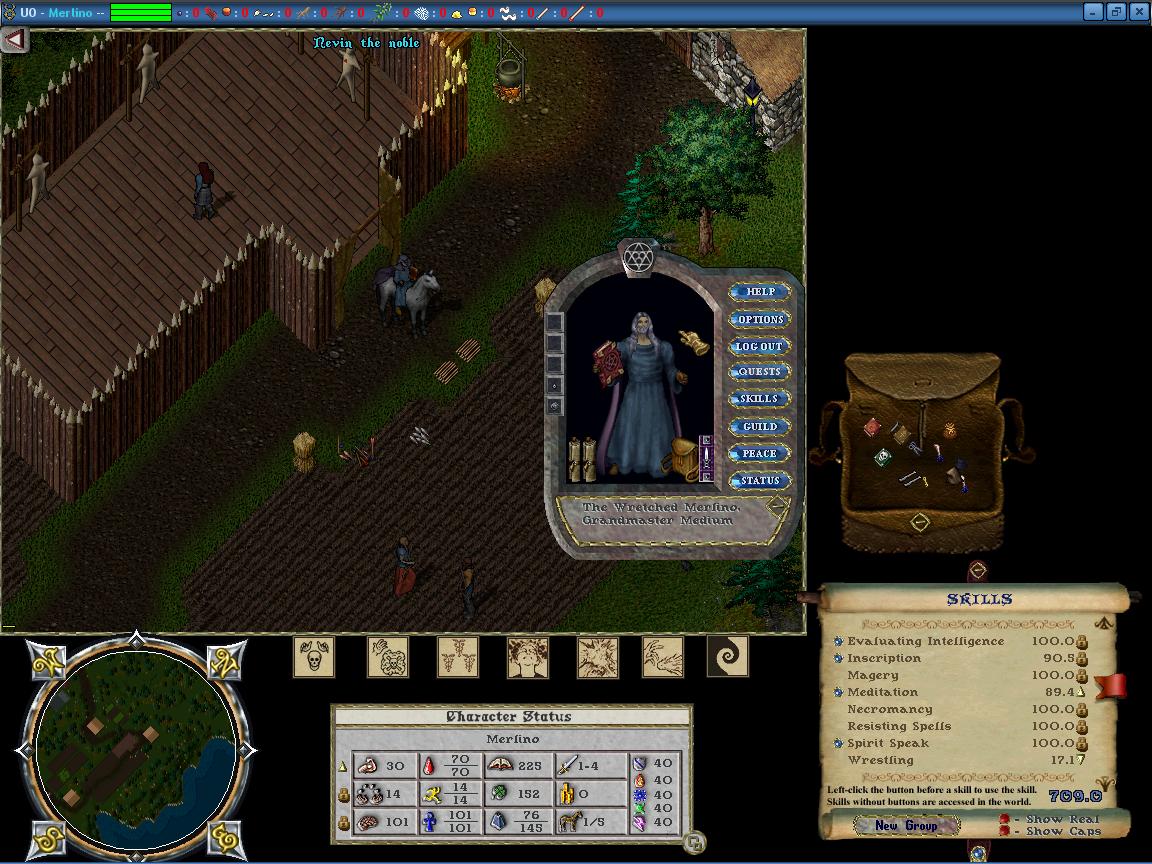Toggle the Peace combat mode button
The height and width of the screenshot is (864, 1152).
tap(760, 453)
